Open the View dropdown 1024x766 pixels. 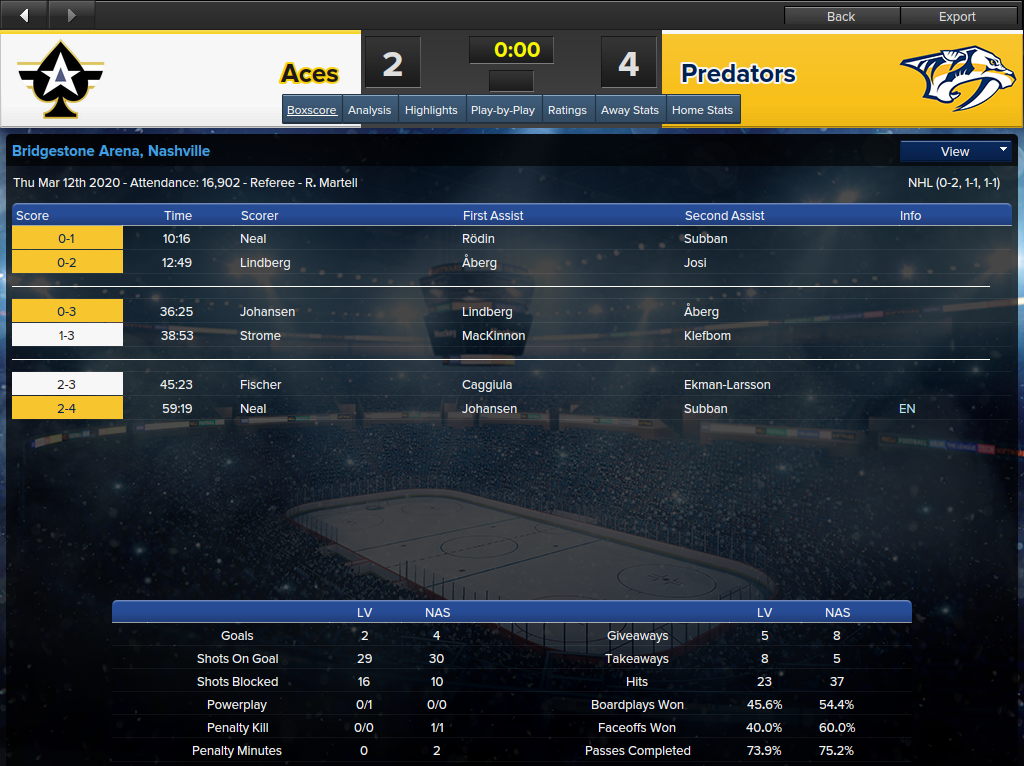point(956,151)
